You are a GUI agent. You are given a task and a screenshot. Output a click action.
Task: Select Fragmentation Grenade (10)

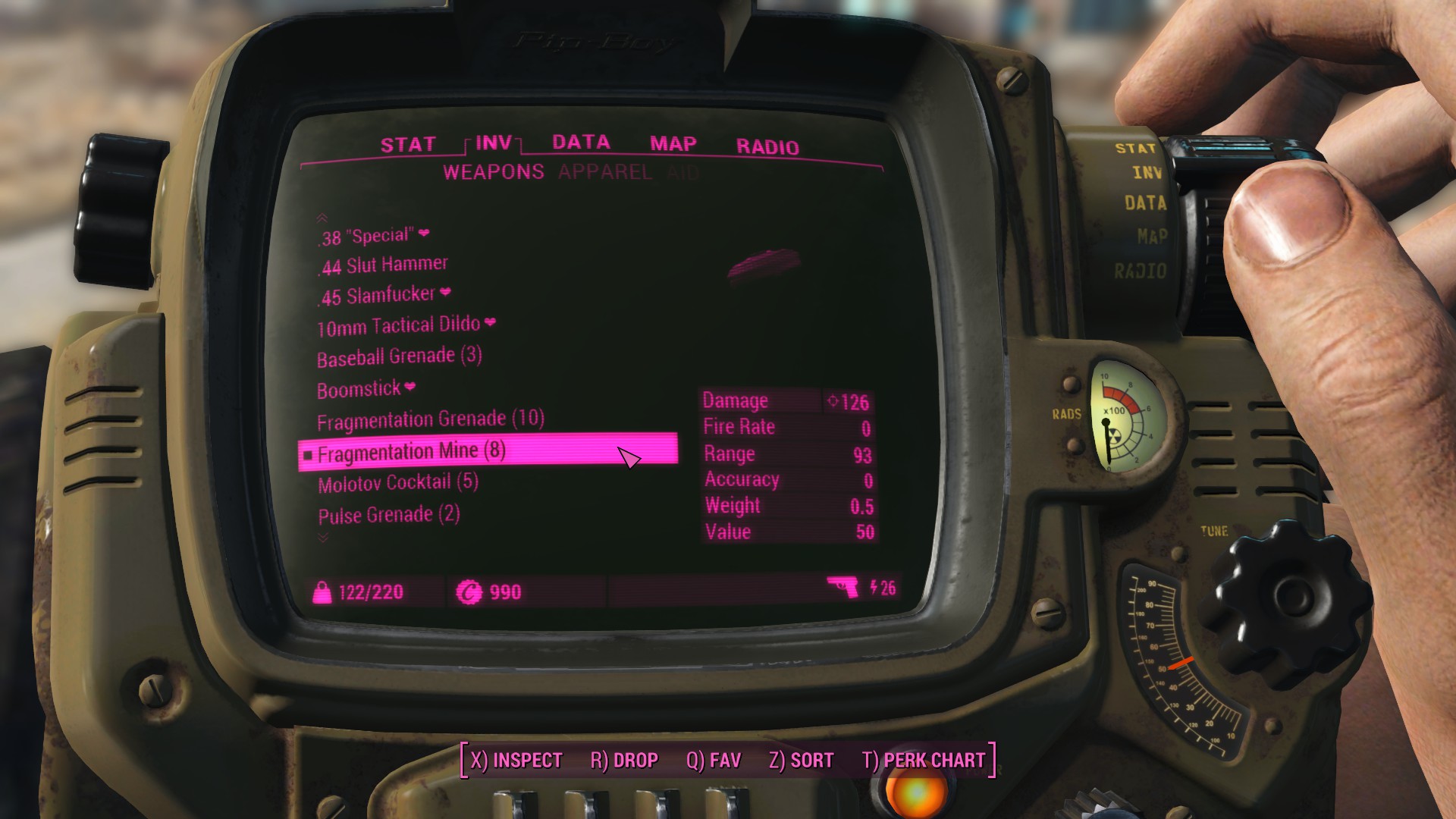(430, 419)
